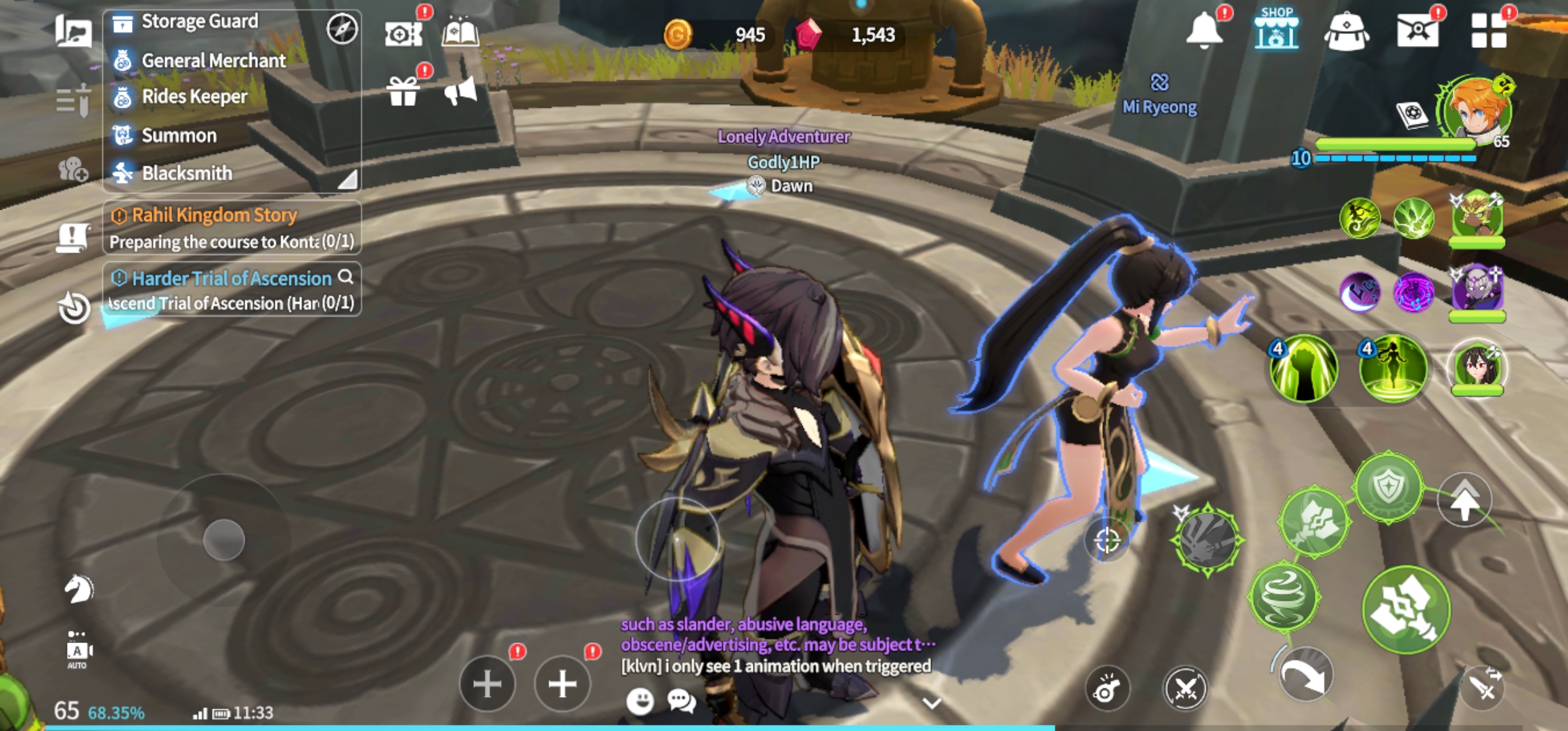Activate the green tornado skill
Viewport: 1568px width, 731px height.
(x=1284, y=597)
